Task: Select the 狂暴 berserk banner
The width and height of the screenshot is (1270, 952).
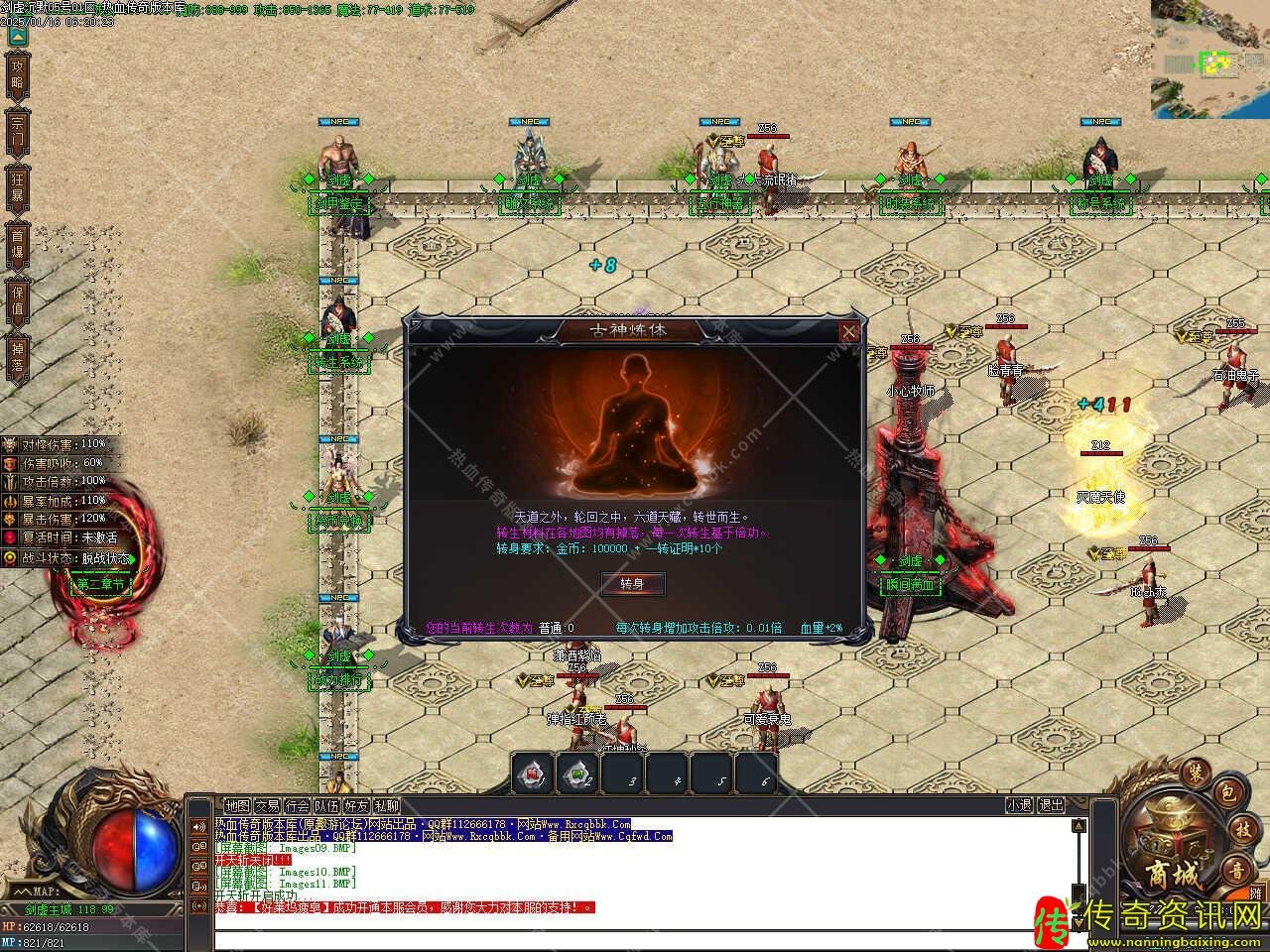Action: click(x=17, y=188)
